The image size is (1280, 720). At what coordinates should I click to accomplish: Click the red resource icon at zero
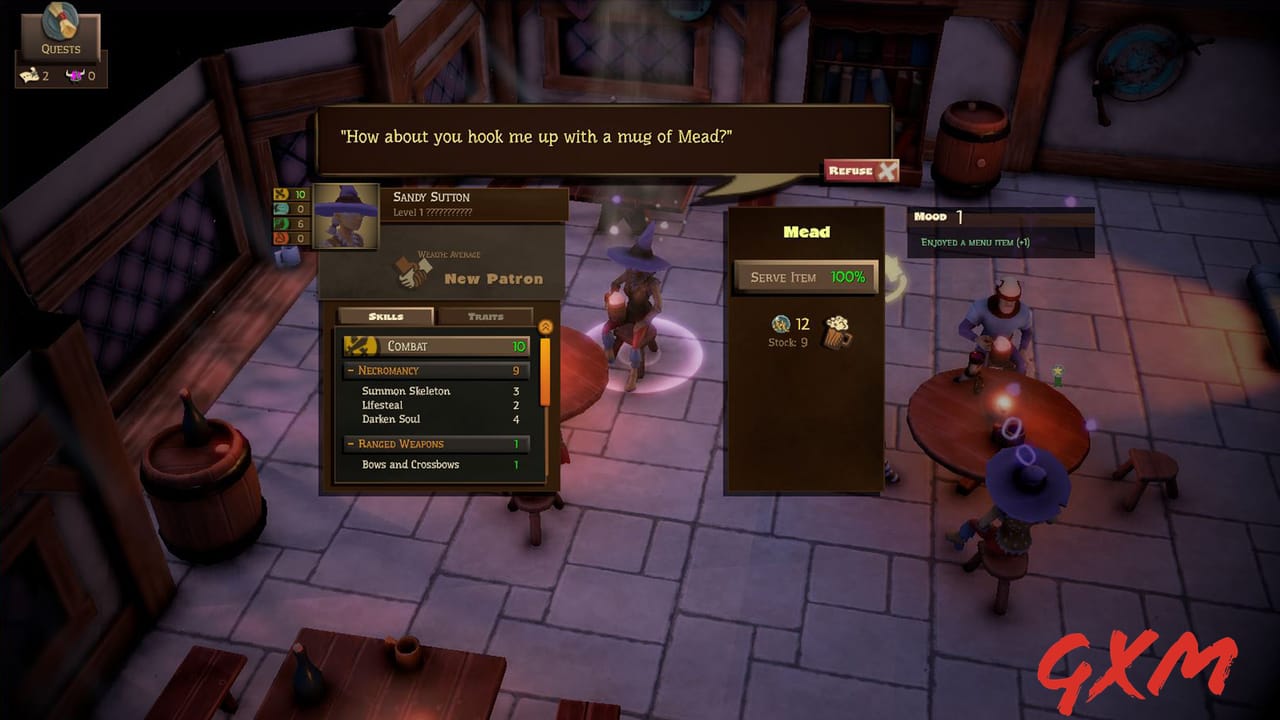point(279,237)
